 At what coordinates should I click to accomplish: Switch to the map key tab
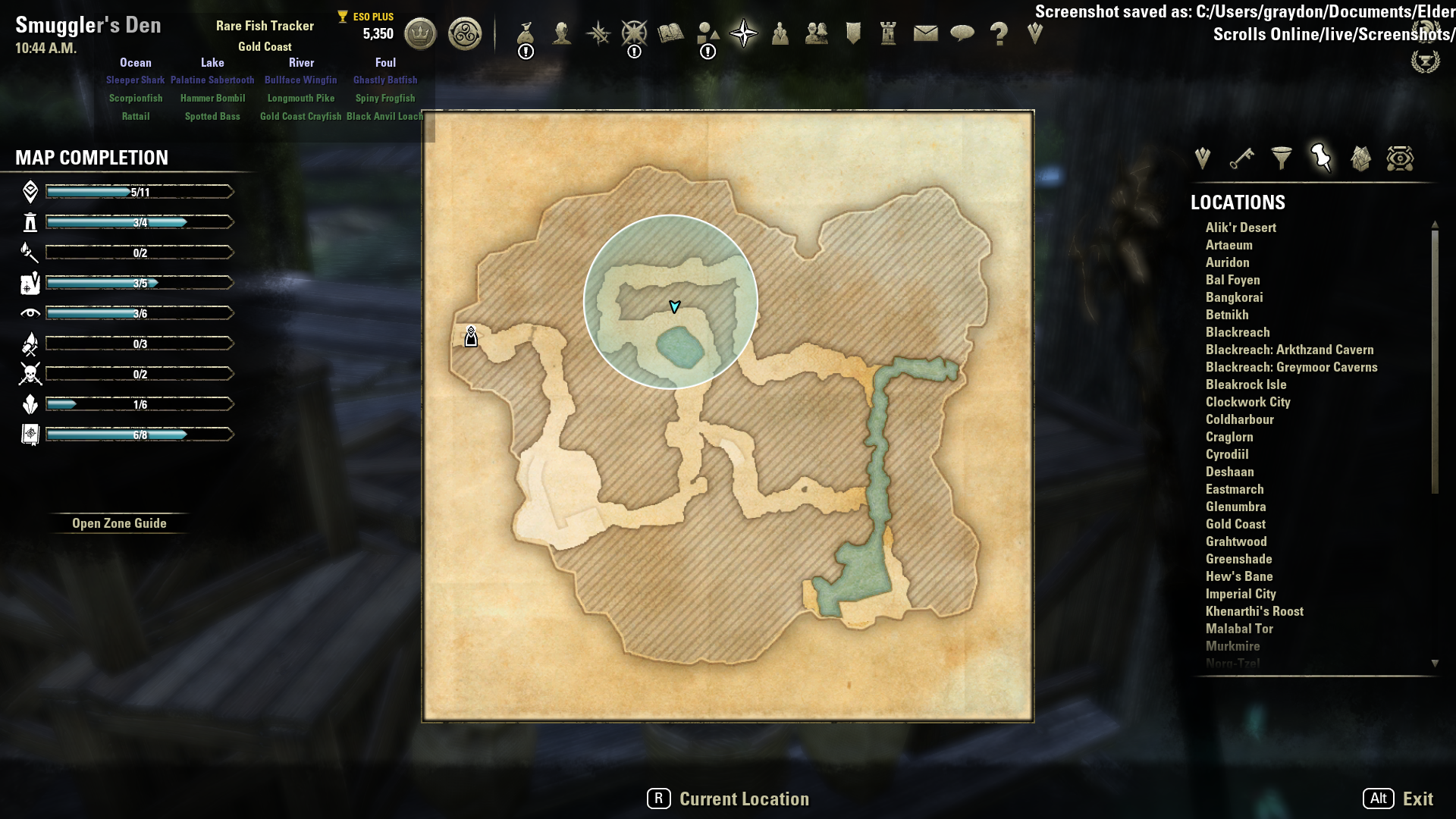(1242, 158)
